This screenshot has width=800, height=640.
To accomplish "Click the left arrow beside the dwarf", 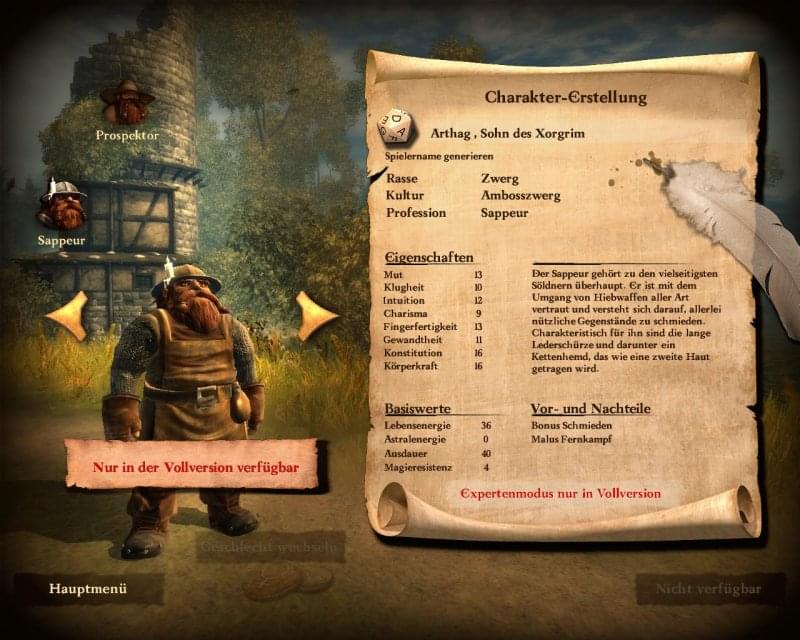I will (67, 316).
